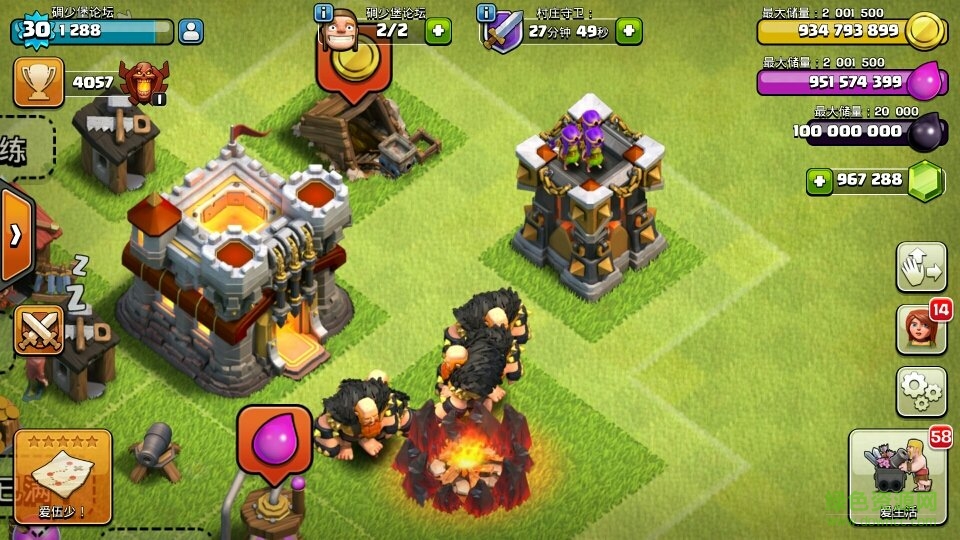
Task: Open the trophy ranking button
Action: (38, 82)
